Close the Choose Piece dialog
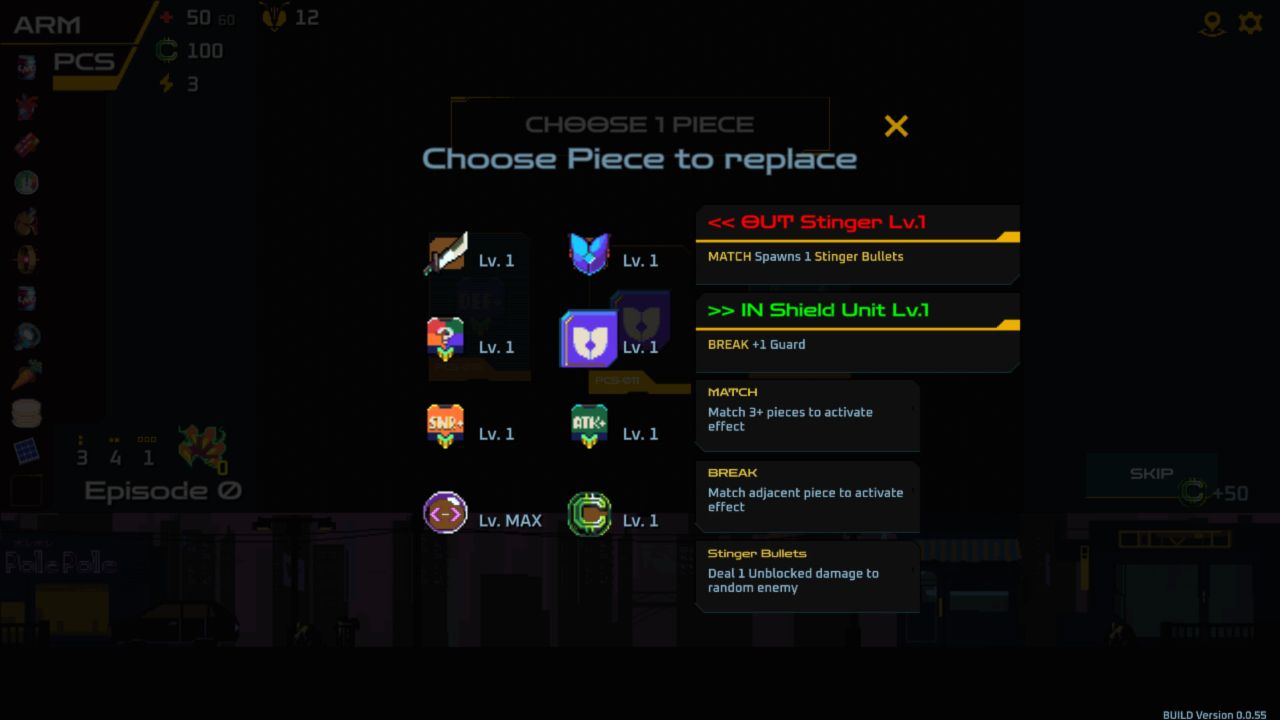The height and width of the screenshot is (720, 1280). [896, 126]
